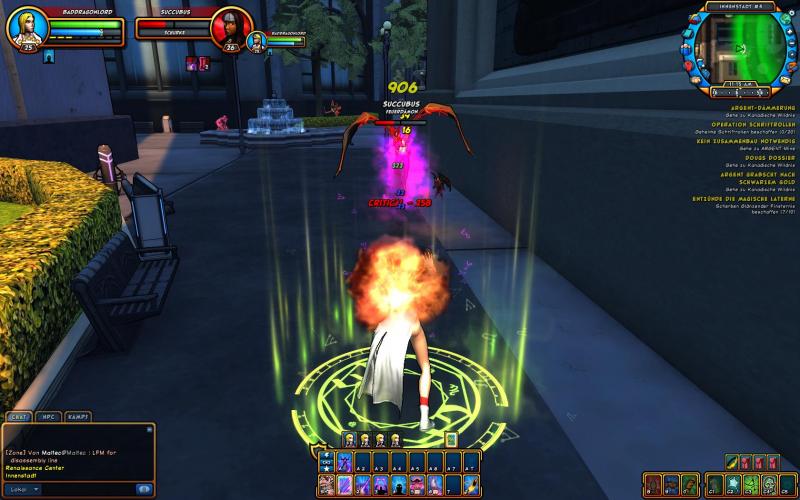Switch to the Chat tab
The height and width of the screenshot is (500, 800).
(x=18, y=416)
